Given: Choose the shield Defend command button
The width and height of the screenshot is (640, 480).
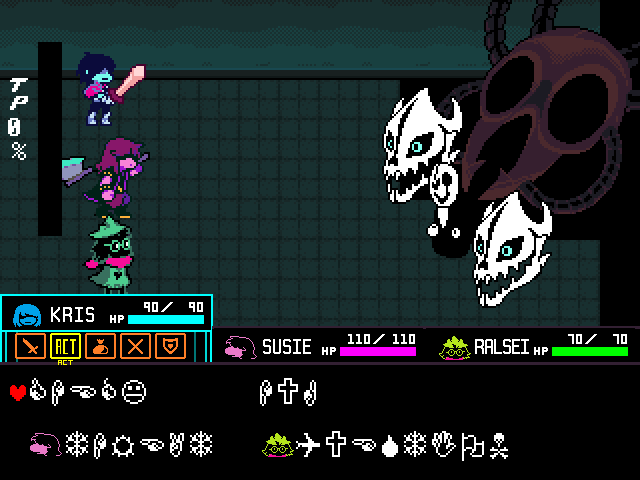Looking at the screenshot, I should coord(172,346).
